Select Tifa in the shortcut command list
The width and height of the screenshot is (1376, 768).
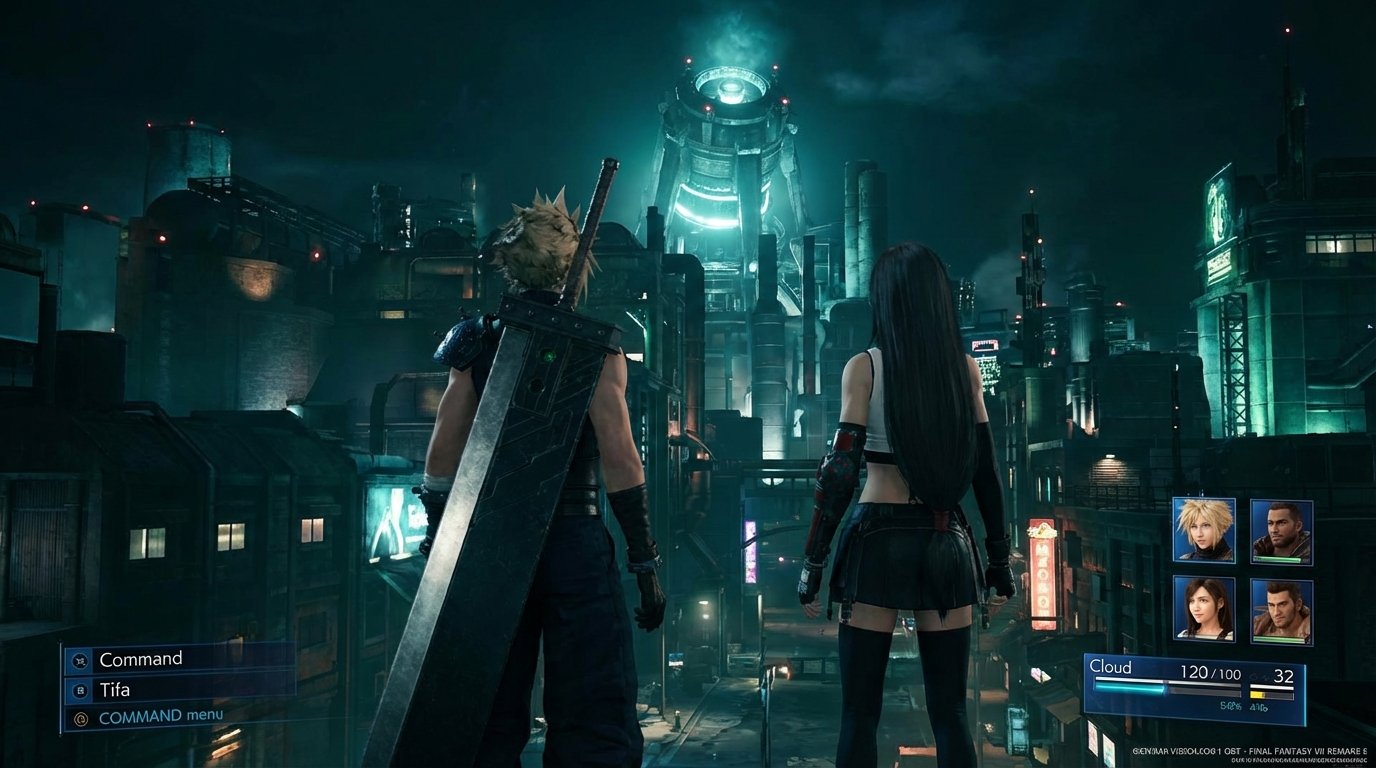[115, 691]
